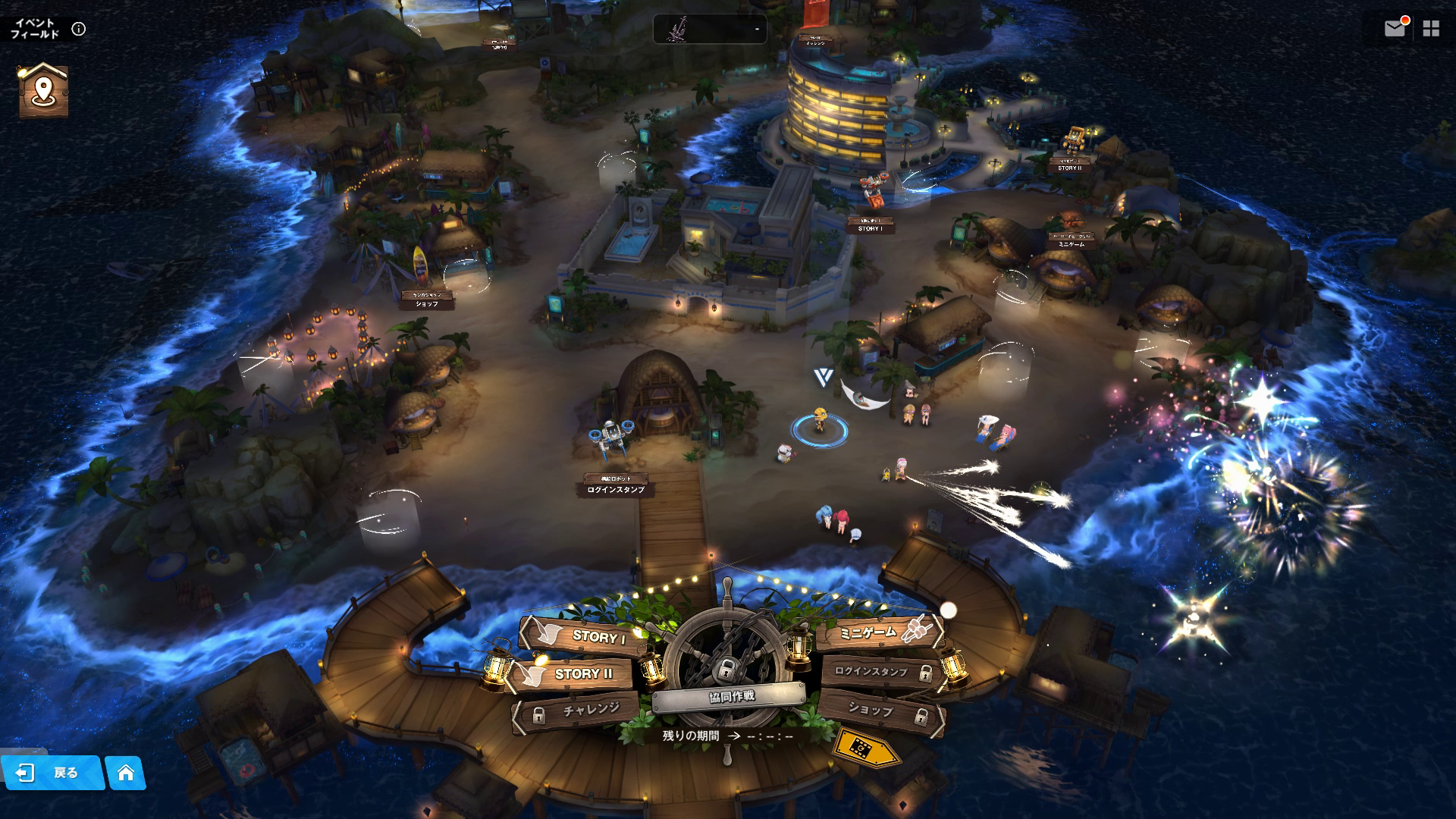Return home via the house button

[x=126, y=773]
